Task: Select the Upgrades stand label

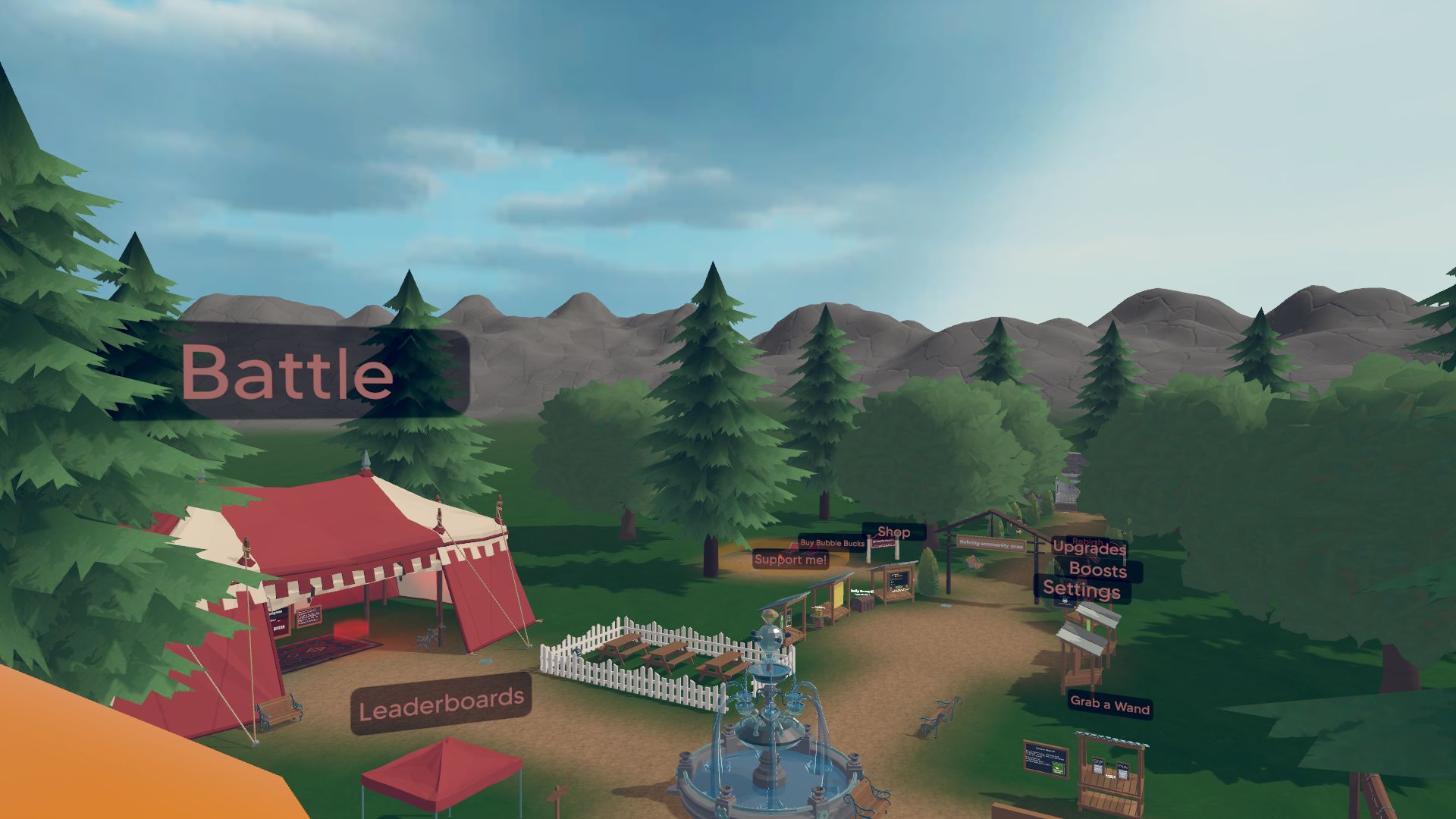Action: (1089, 551)
